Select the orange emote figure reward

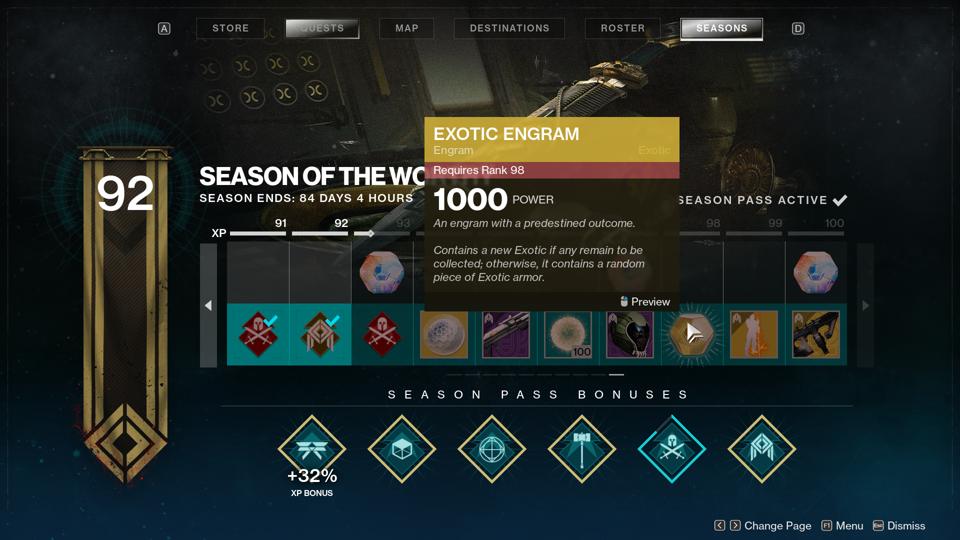coord(754,335)
